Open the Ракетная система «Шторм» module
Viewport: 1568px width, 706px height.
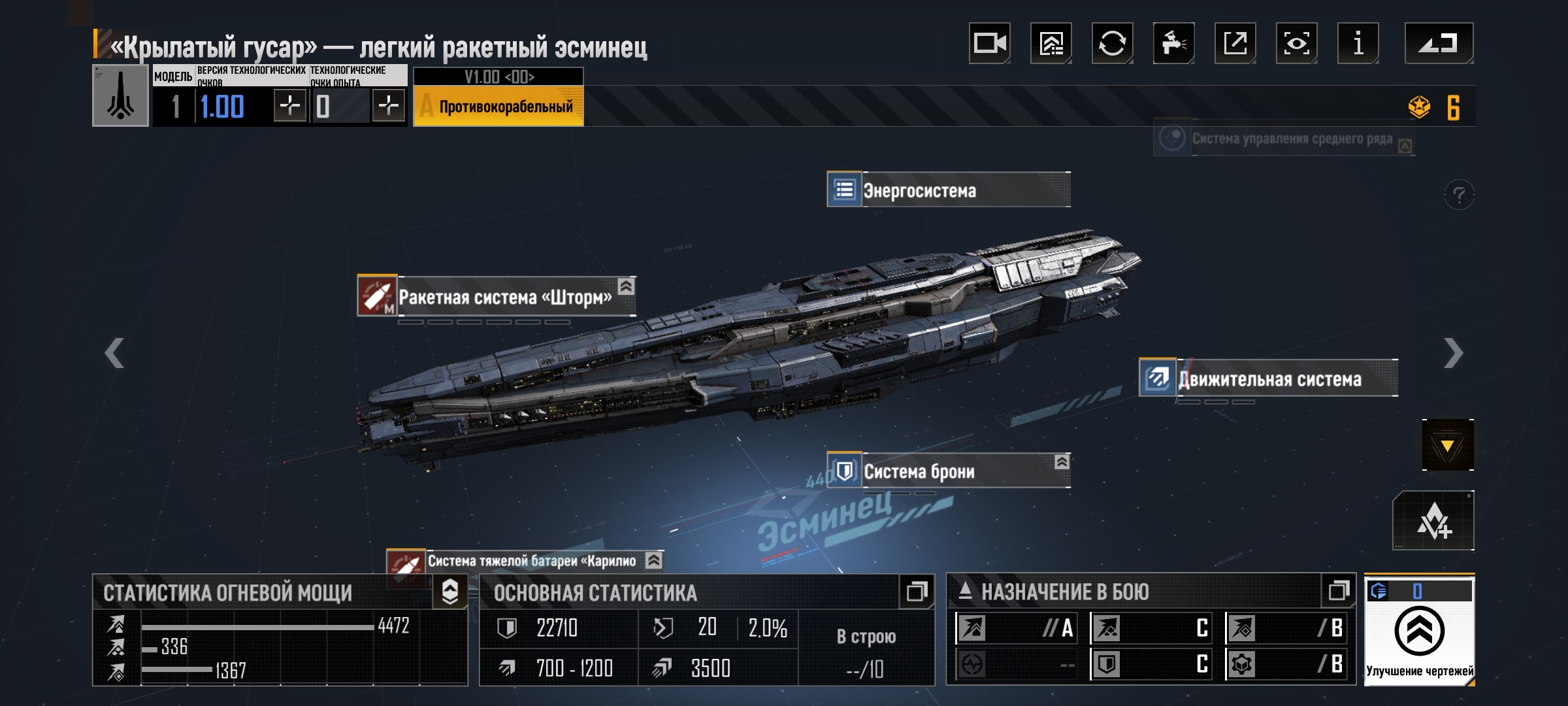[x=497, y=297]
